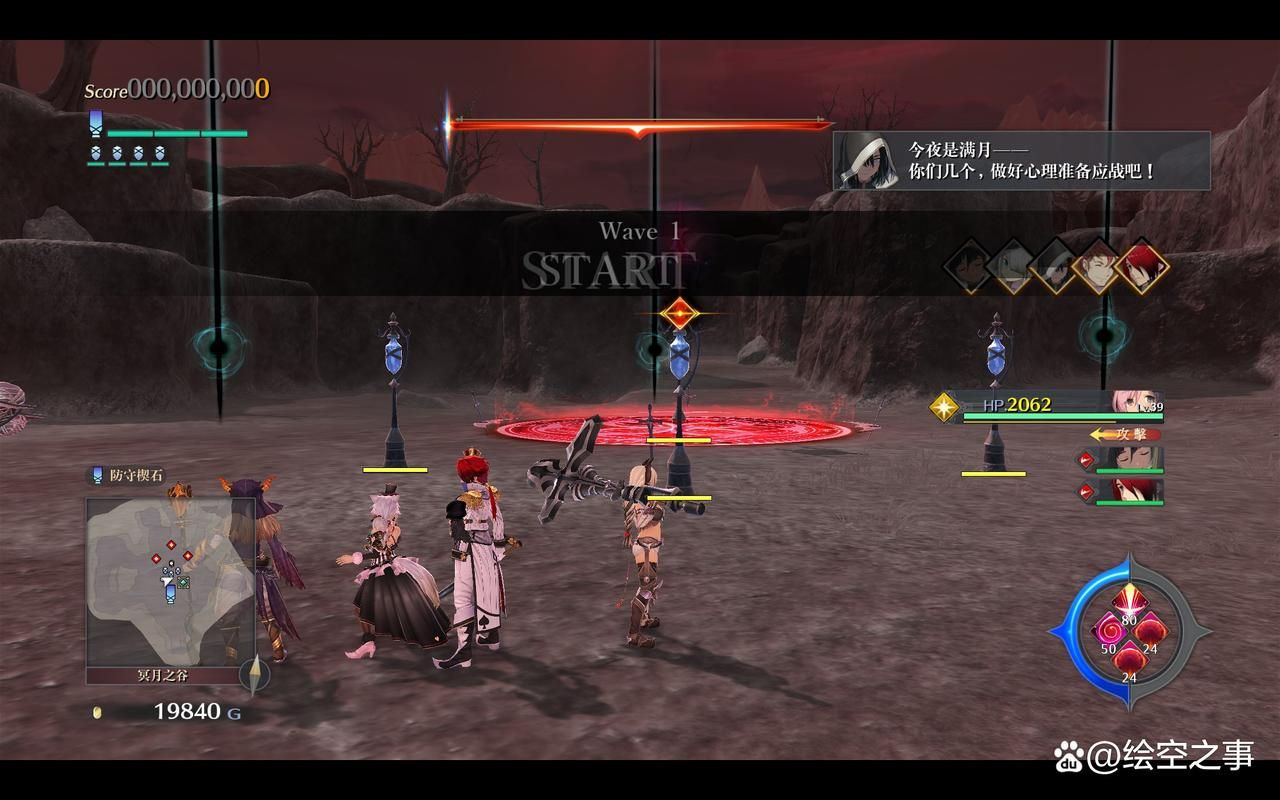This screenshot has height=800, width=1280.
Task: Click the hooded speaker's dialogue box
Action: 1021,161
